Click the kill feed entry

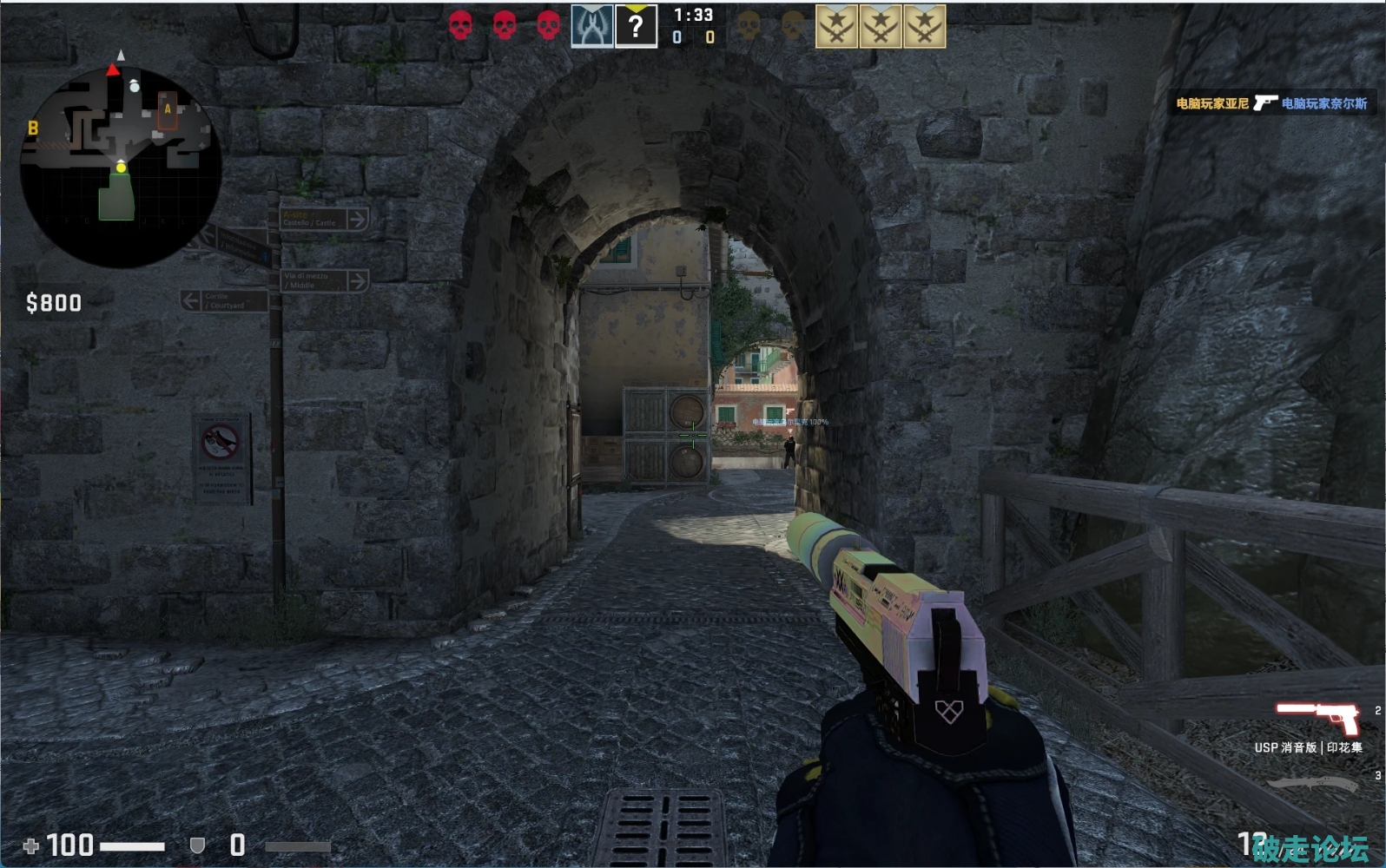(x=1271, y=103)
